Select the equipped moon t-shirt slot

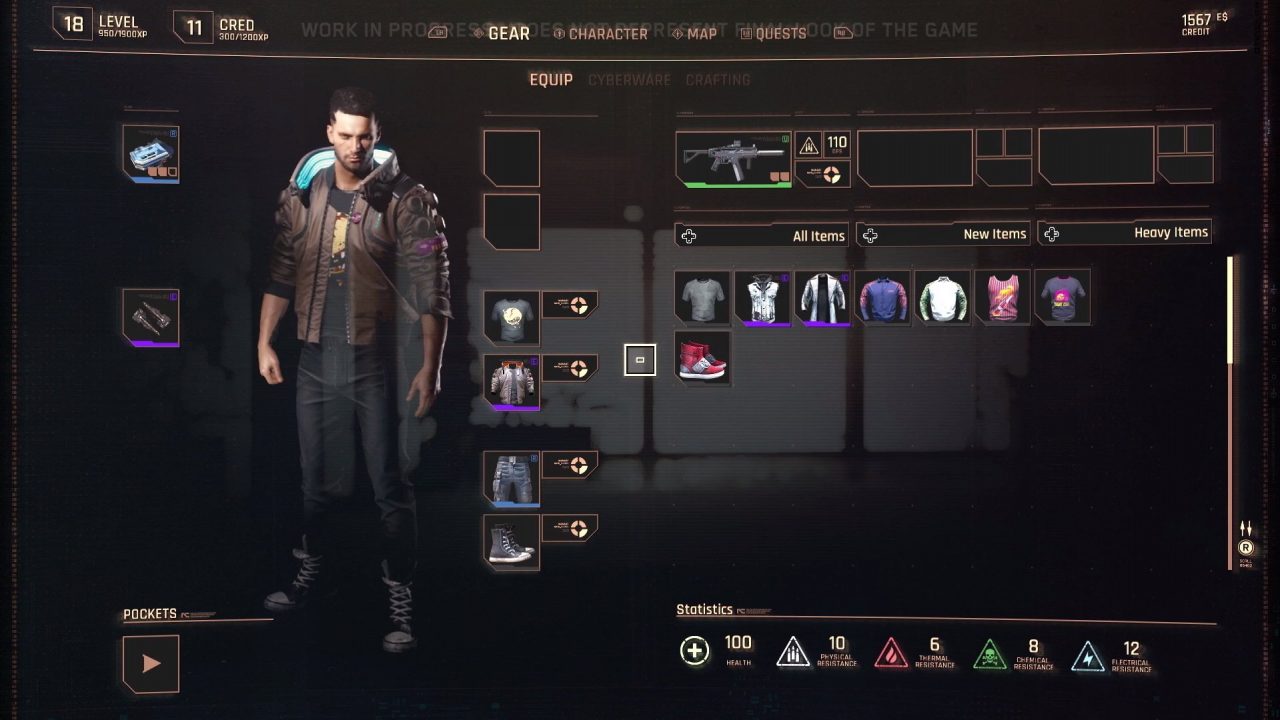pyautogui.click(x=512, y=317)
